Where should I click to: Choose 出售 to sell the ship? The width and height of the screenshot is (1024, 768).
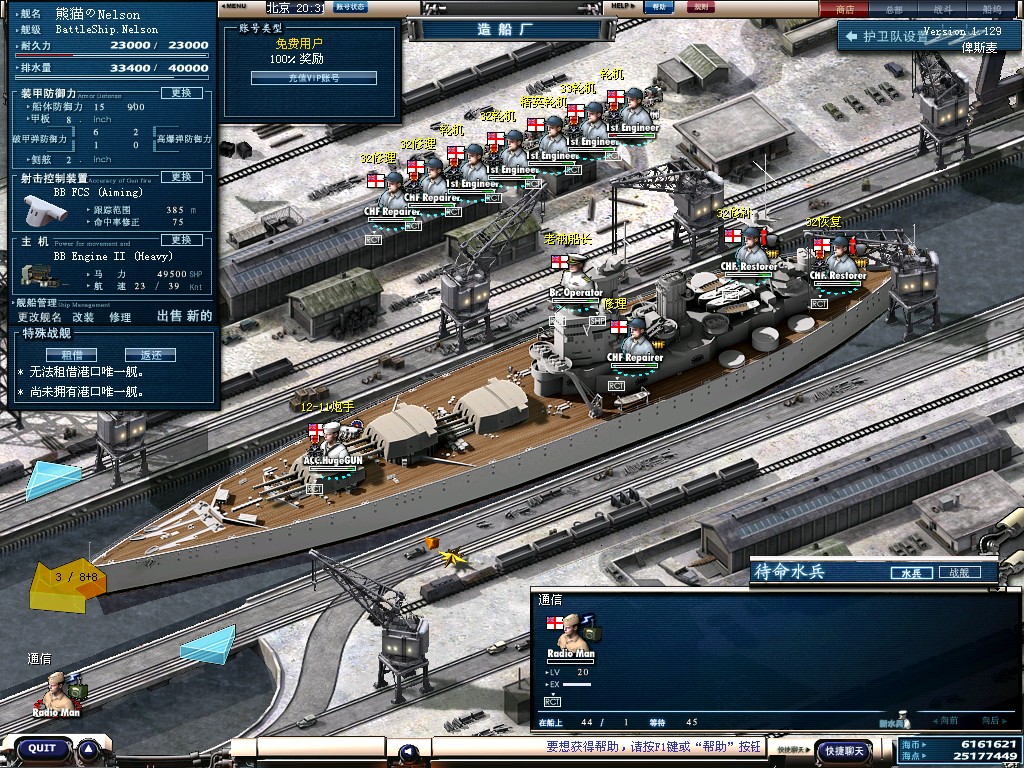(x=170, y=316)
